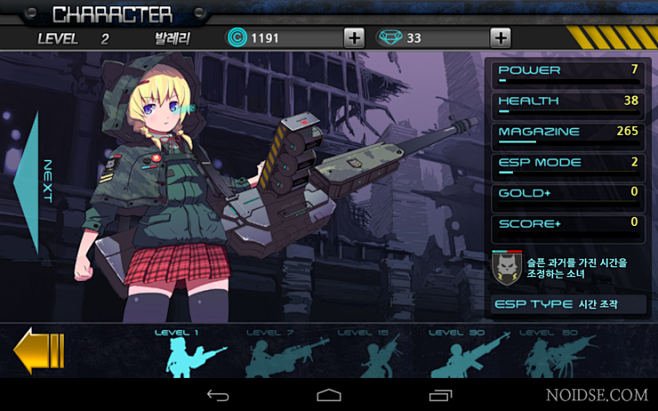Tap the Android back navigation button
This screenshot has height=411, width=658.
click(218, 396)
